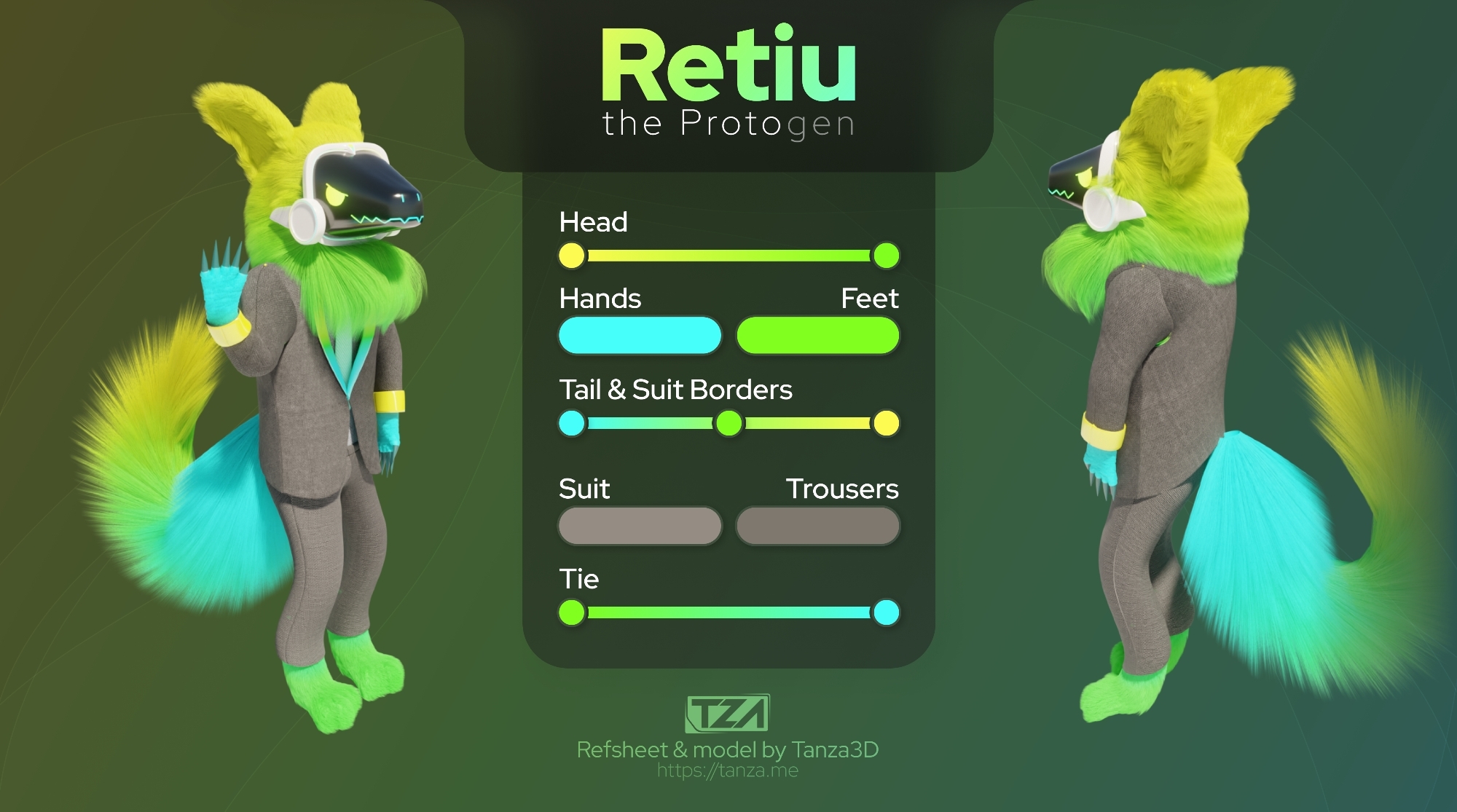Click the green handle on the Head gradient
This screenshot has height=812, width=1457.
[x=886, y=256]
